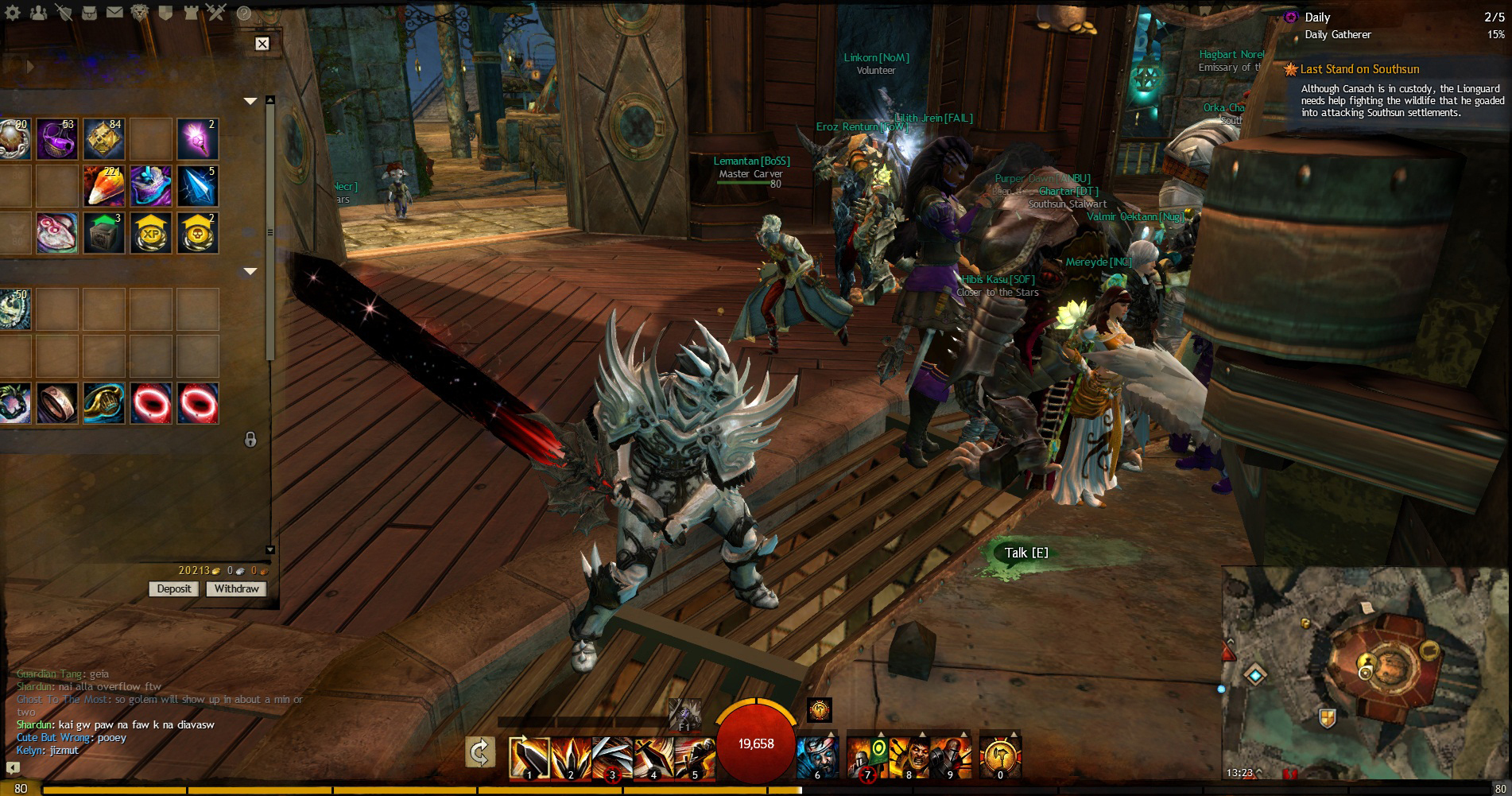1512x796 pixels.
Task: Open the mail envelope icon
Action: (x=114, y=13)
